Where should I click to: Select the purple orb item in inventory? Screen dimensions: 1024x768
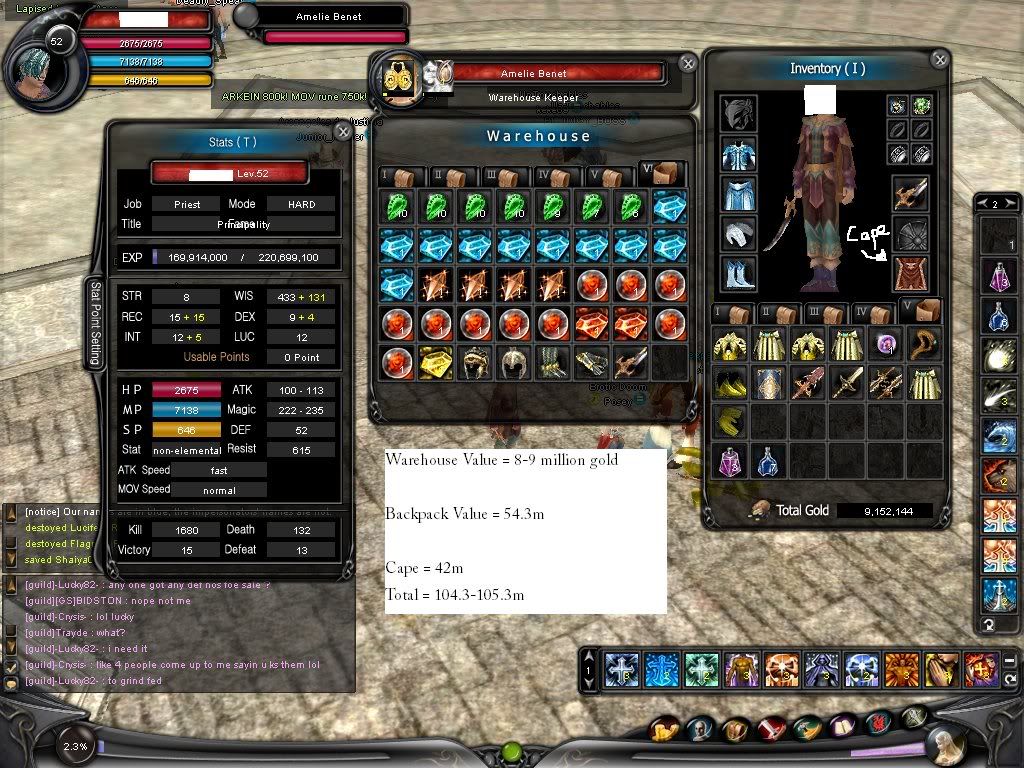(x=885, y=345)
